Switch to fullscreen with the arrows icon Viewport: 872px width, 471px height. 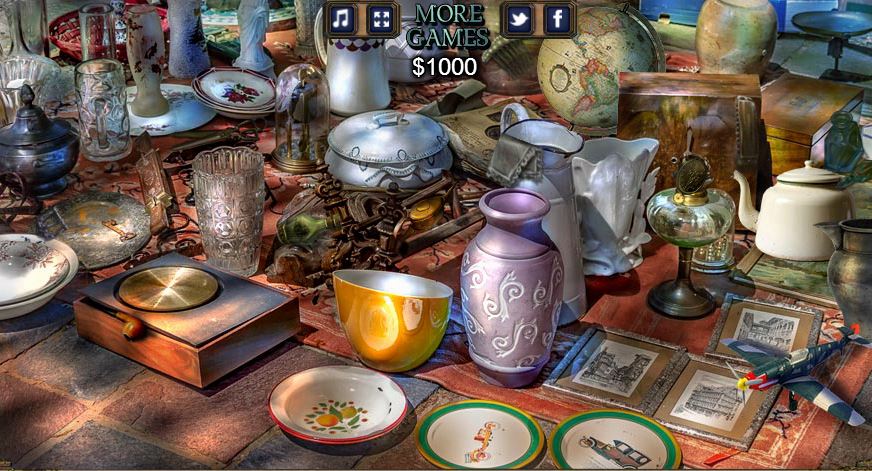(381, 18)
